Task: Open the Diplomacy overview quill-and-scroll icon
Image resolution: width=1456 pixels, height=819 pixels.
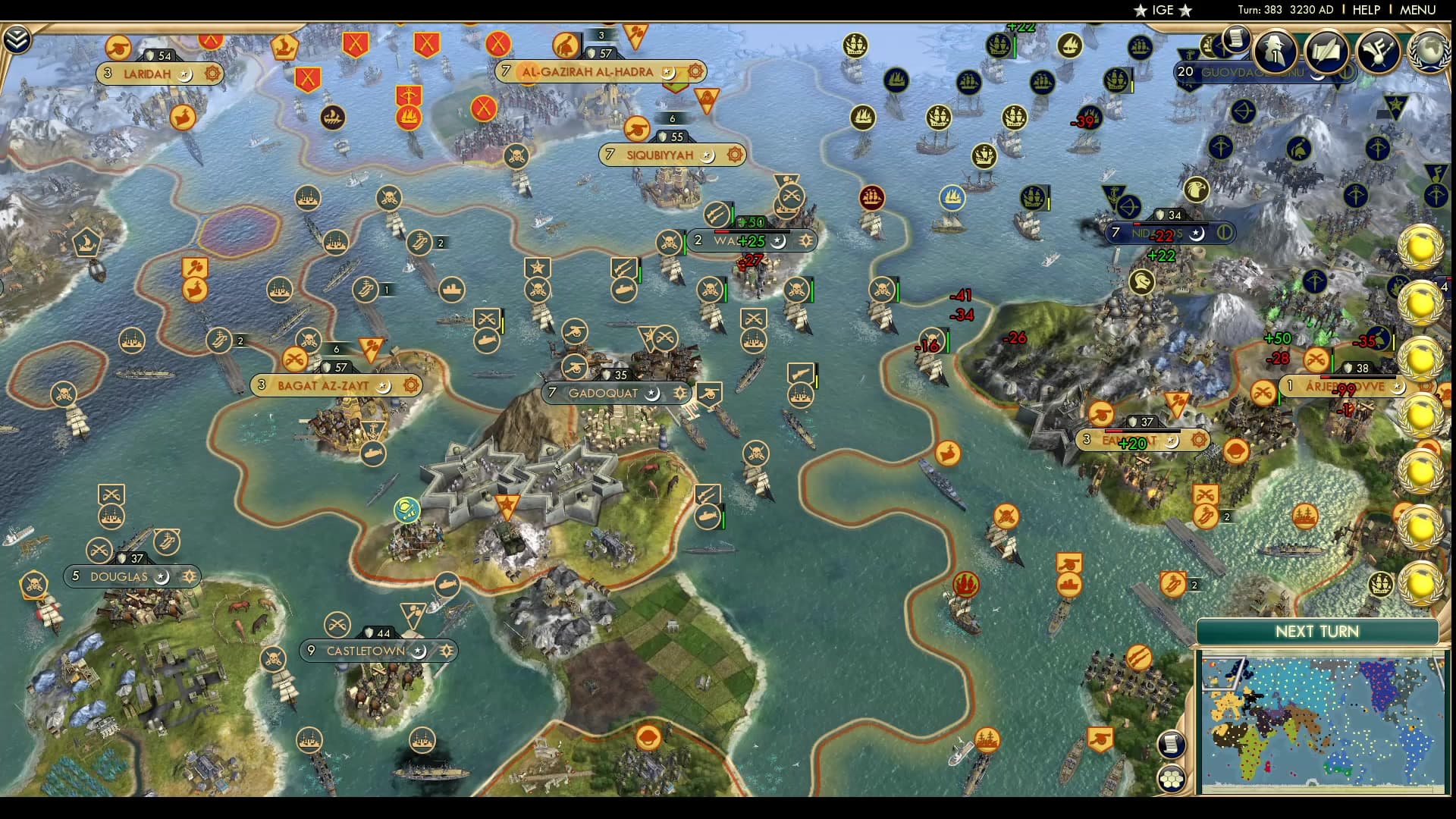Action: [x=1326, y=50]
